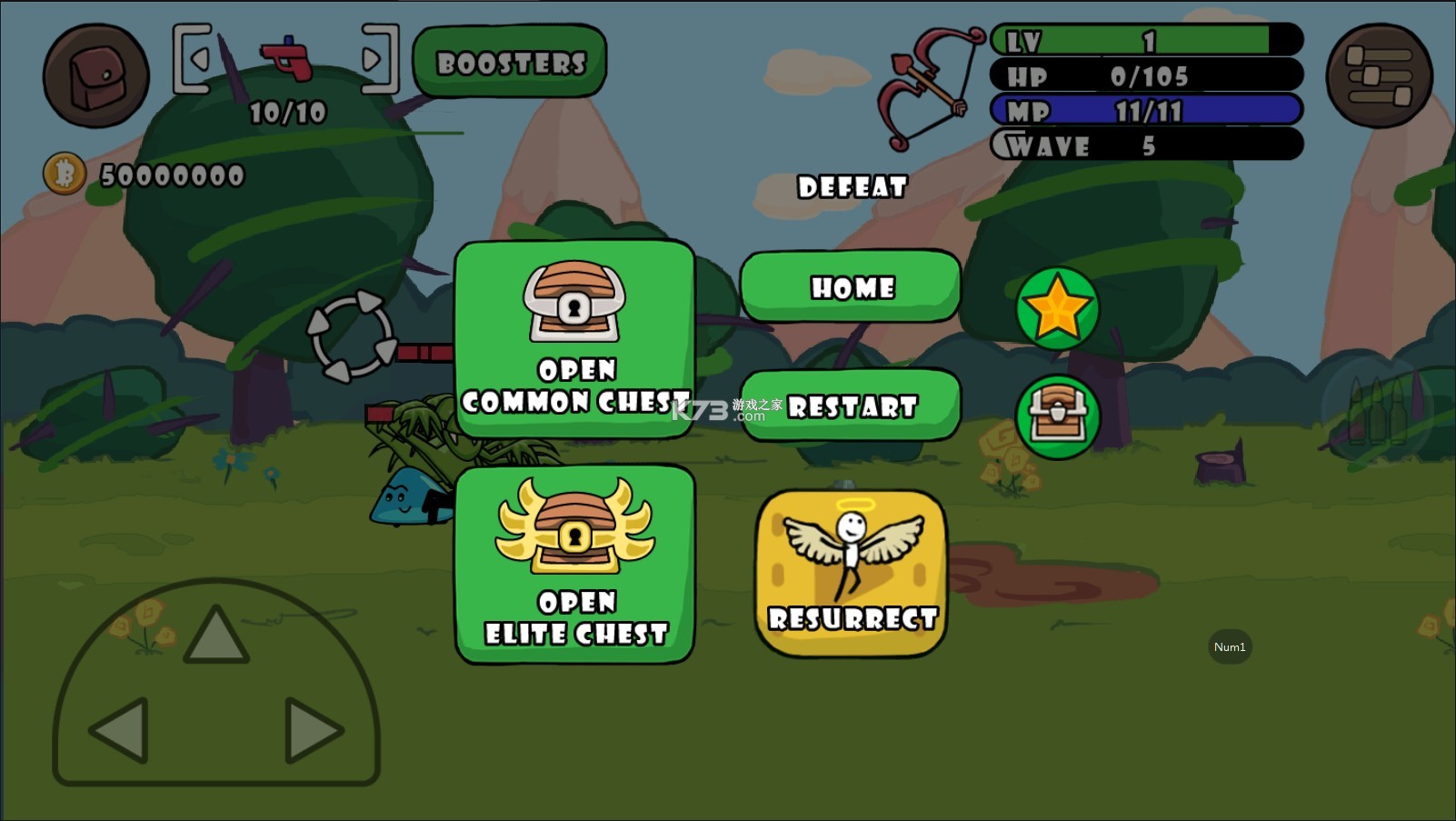Image resolution: width=1456 pixels, height=821 pixels.
Task: Resurrect the character
Action: click(x=851, y=573)
